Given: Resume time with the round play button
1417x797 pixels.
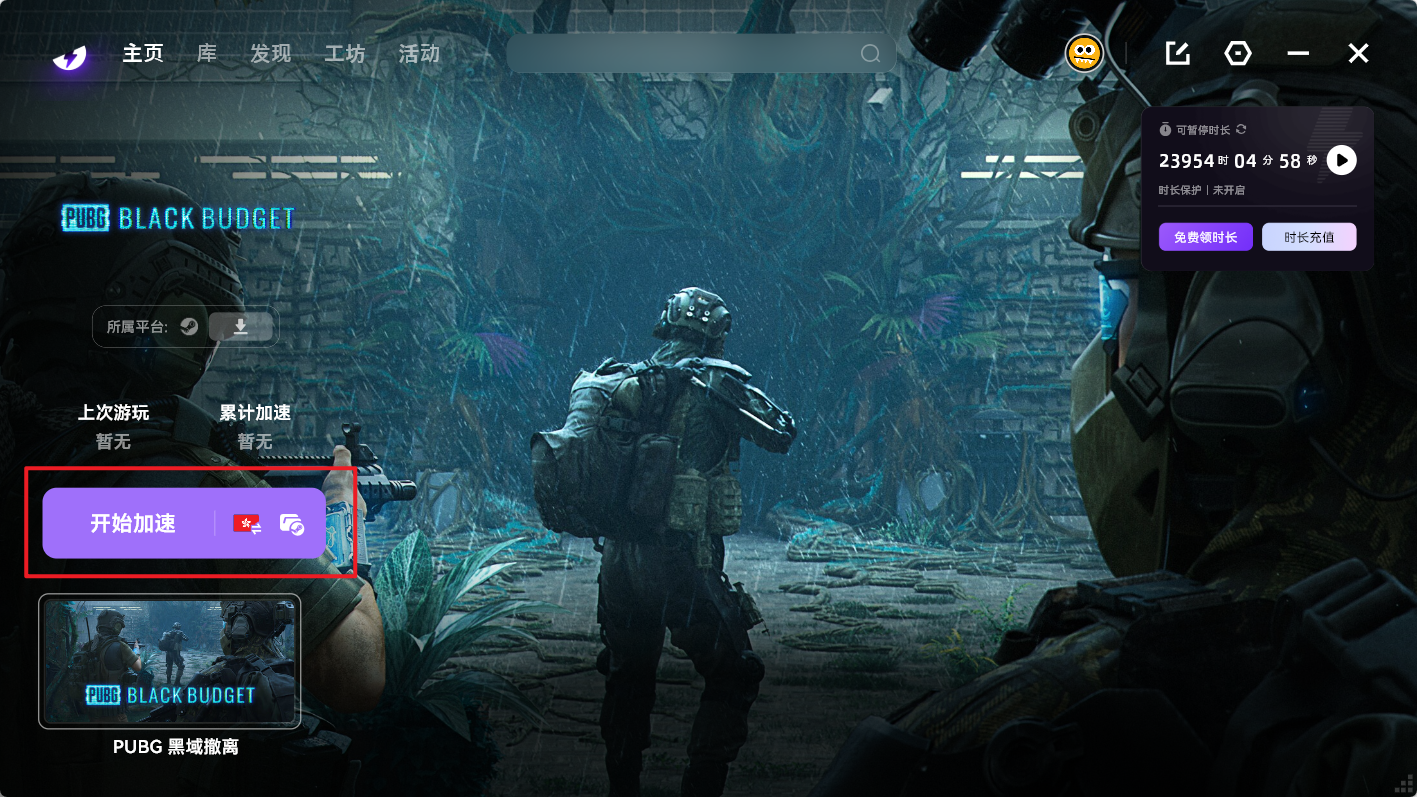Looking at the screenshot, I should click(x=1341, y=160).
